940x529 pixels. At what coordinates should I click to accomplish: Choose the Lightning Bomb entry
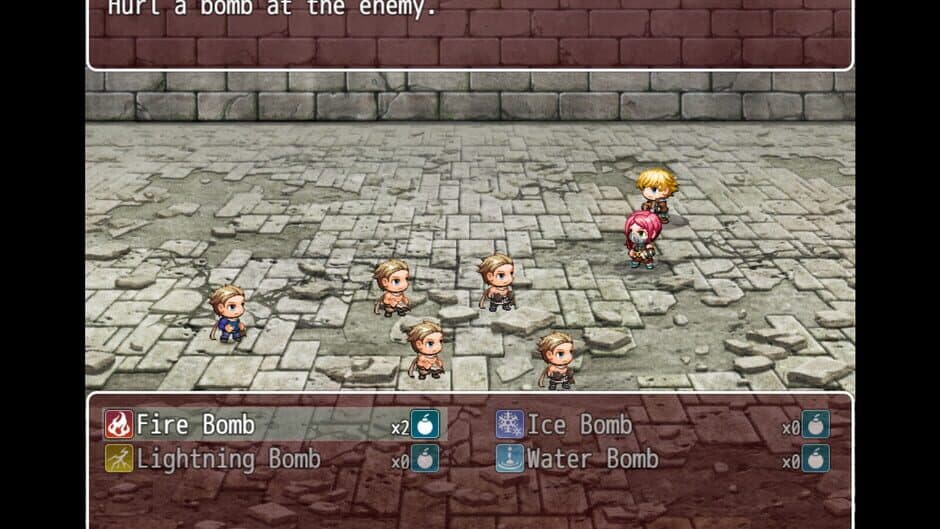coord(228,459)
